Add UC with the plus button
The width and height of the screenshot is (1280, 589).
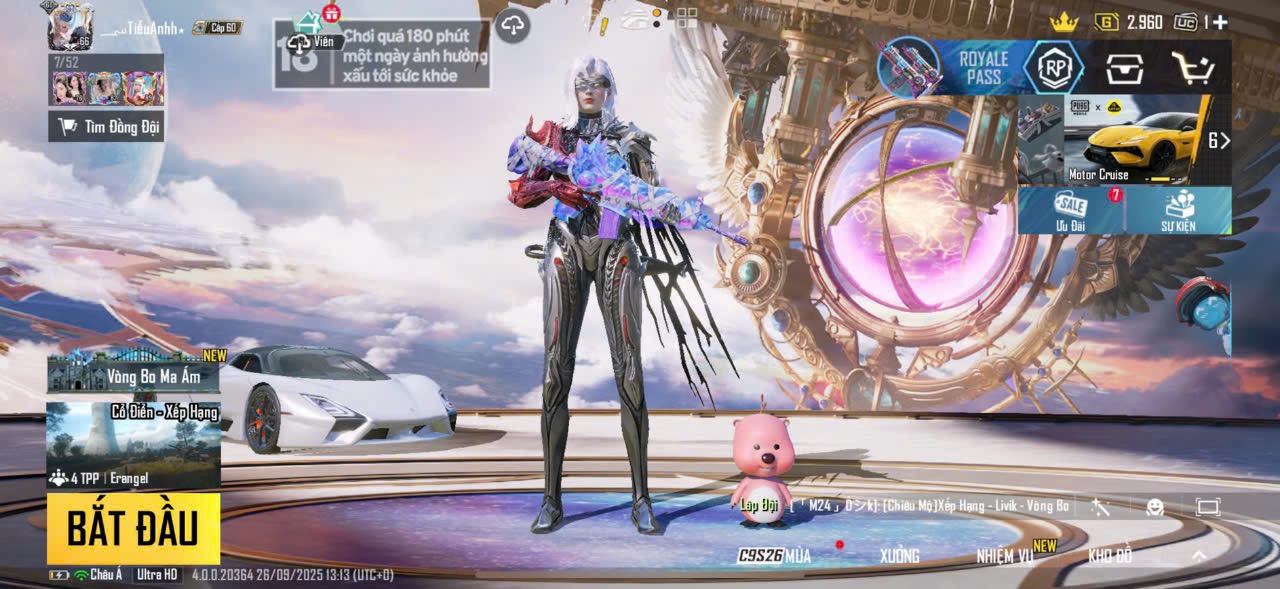pos(1220,22)
